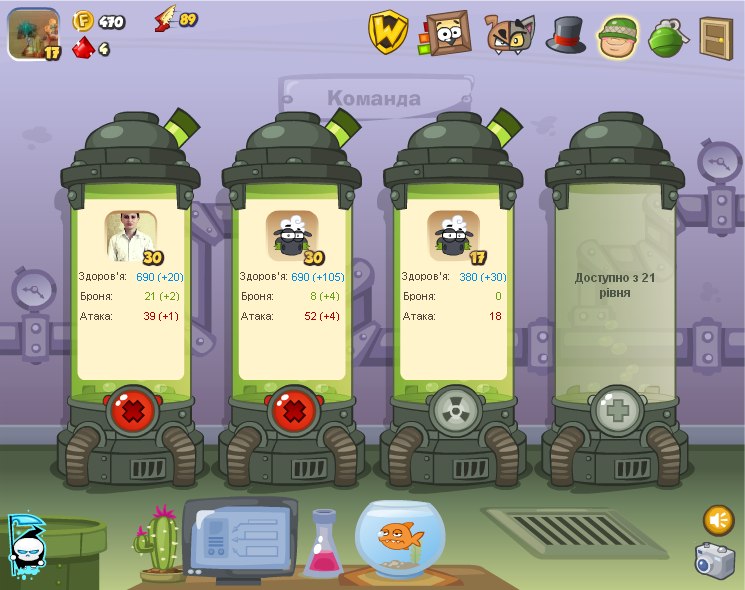Remove the level 30 sheep with red X
The height and width of the screenshot is (590, 745).
[293, 410]
